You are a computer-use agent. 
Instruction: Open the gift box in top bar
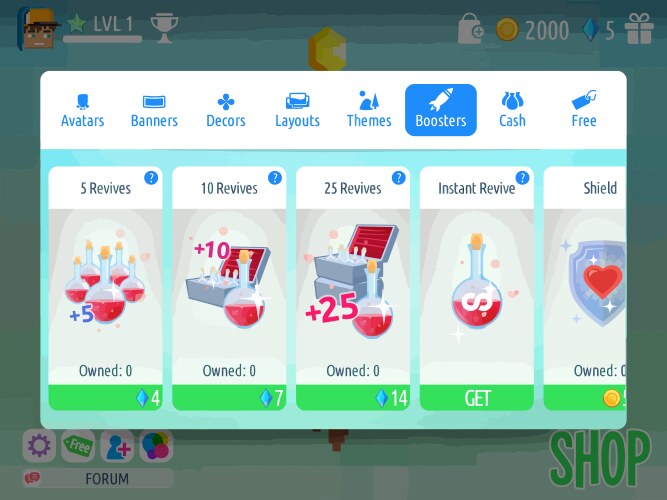pos(639,30)
